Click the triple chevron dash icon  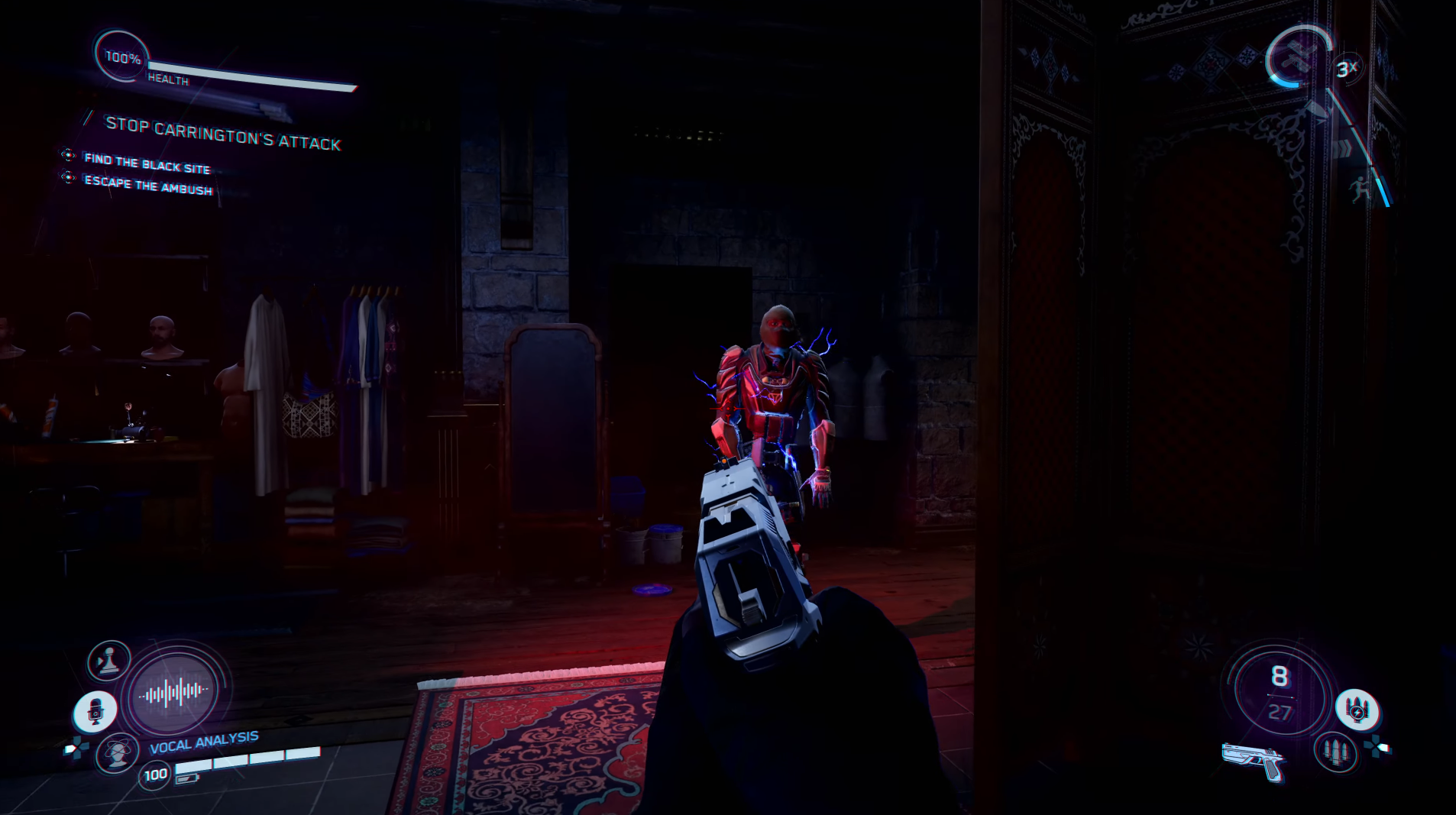point(1341,147)
